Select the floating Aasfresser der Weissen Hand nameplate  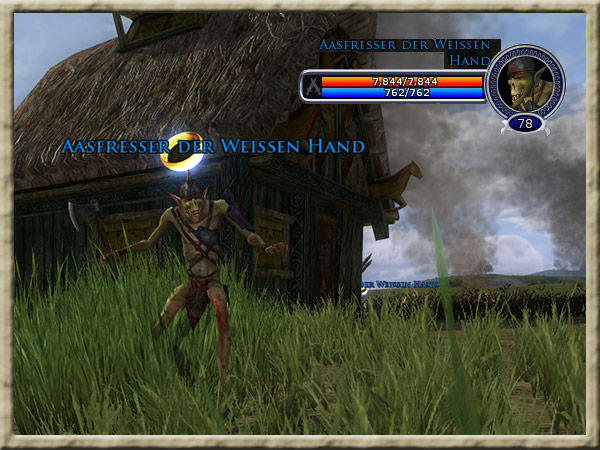213,147
